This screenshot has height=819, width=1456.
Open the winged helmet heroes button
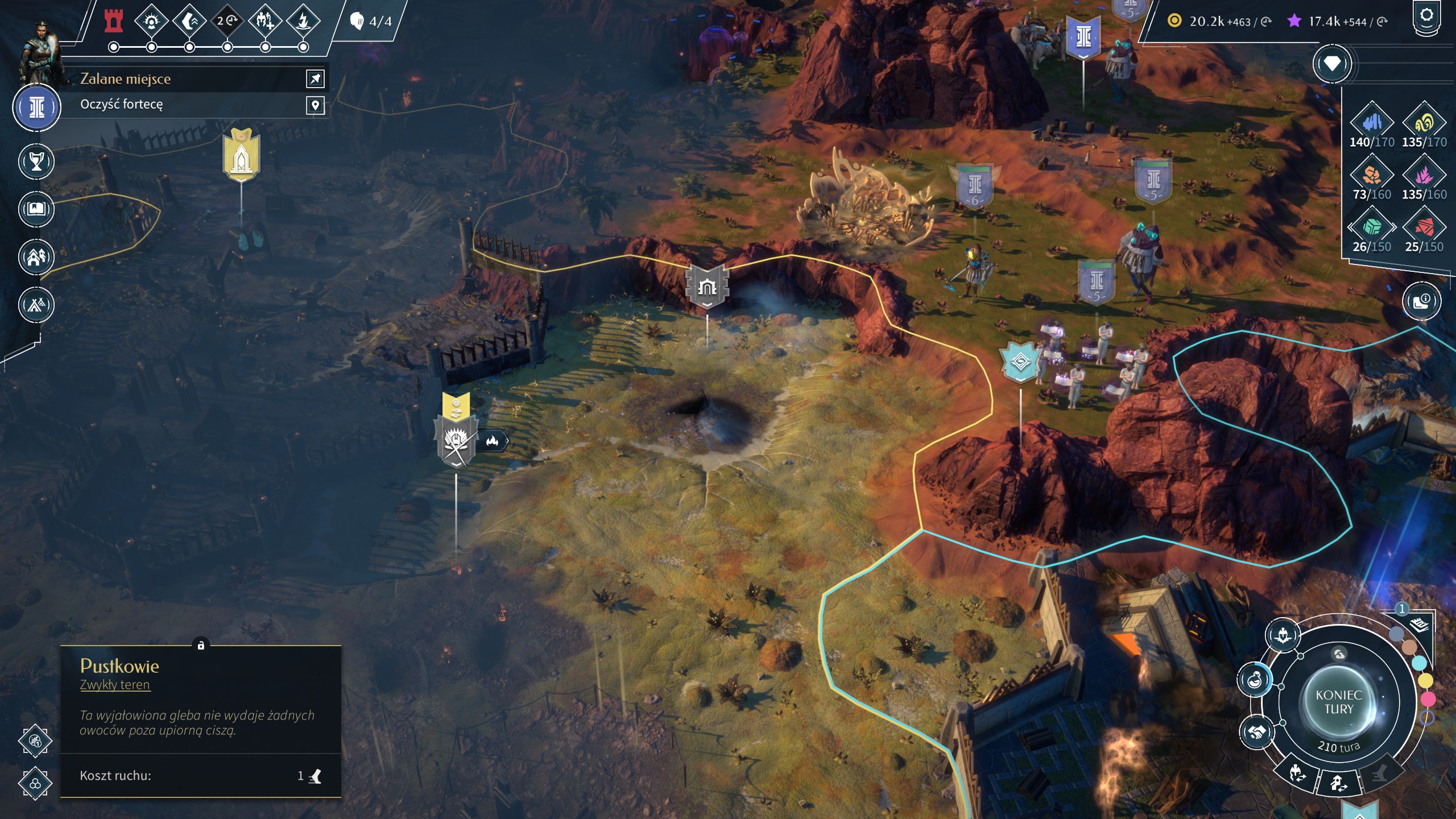click(x=1284, y=635)
